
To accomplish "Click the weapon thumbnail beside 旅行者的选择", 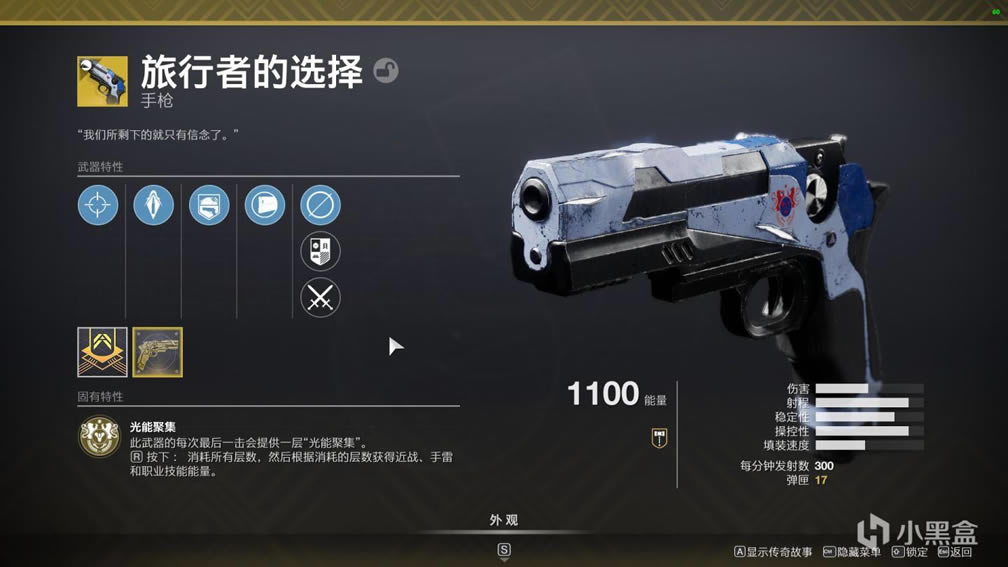I will 102,81.
